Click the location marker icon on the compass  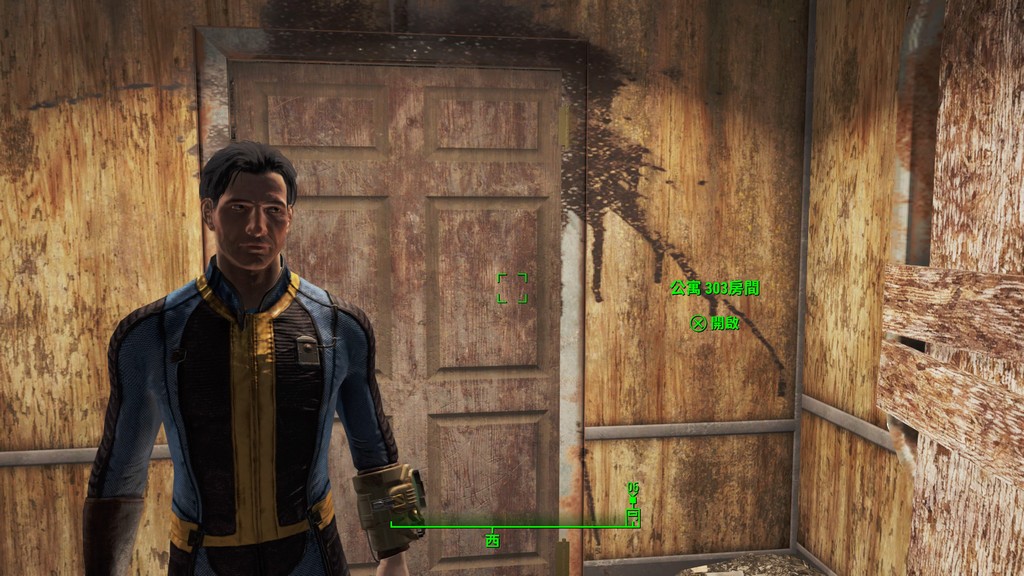(632, 515)
